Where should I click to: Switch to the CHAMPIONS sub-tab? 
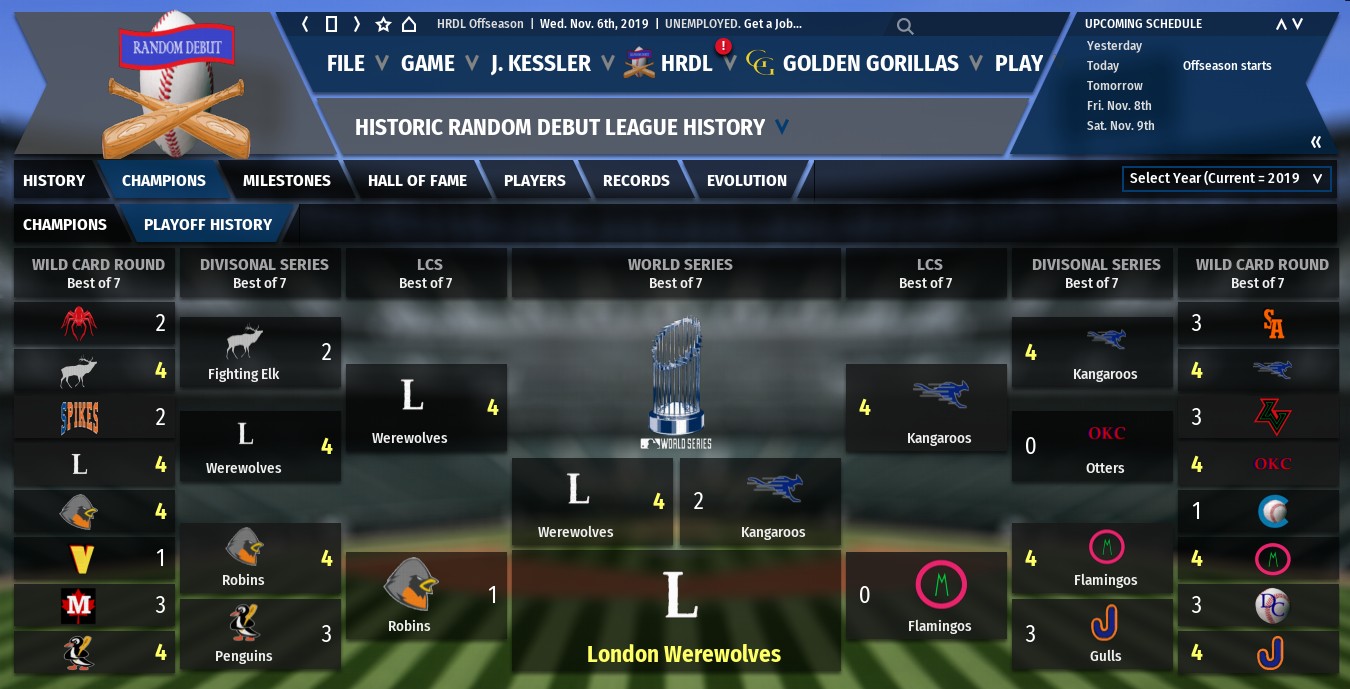(x=65, y=225)
